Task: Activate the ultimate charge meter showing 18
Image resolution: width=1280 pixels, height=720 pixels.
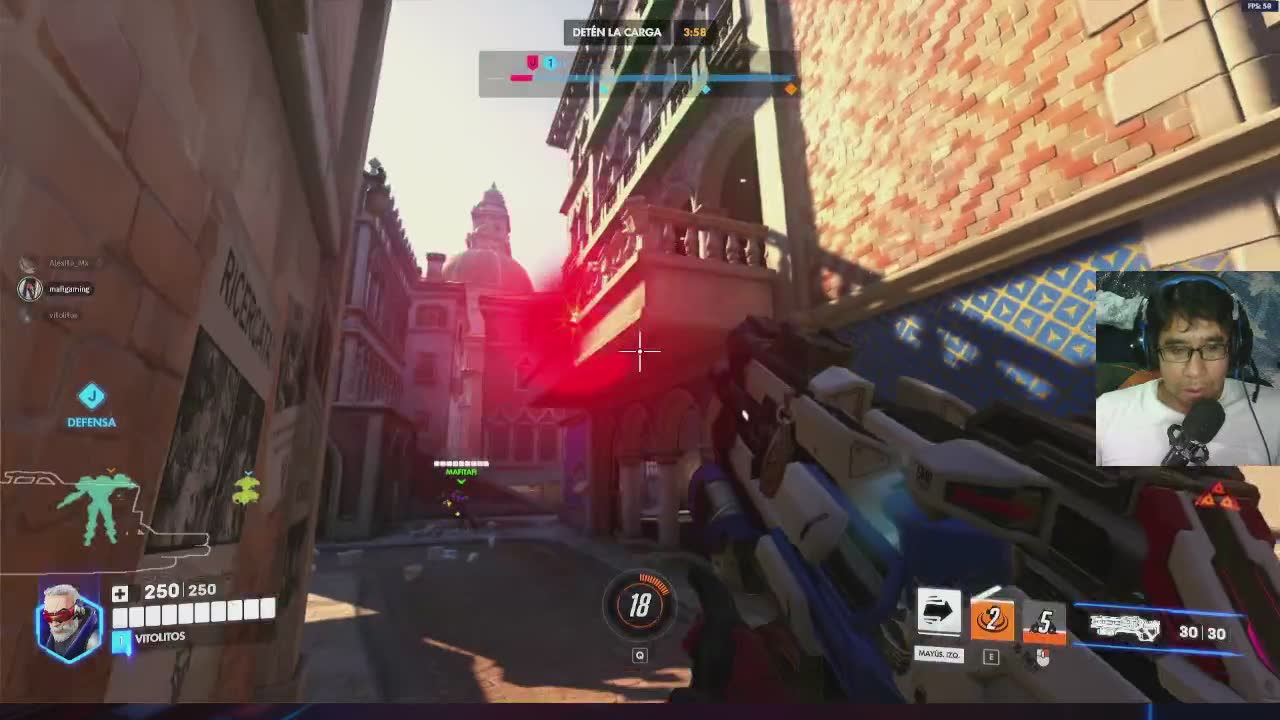Action: pyautogui.click(x=640, y=603)
